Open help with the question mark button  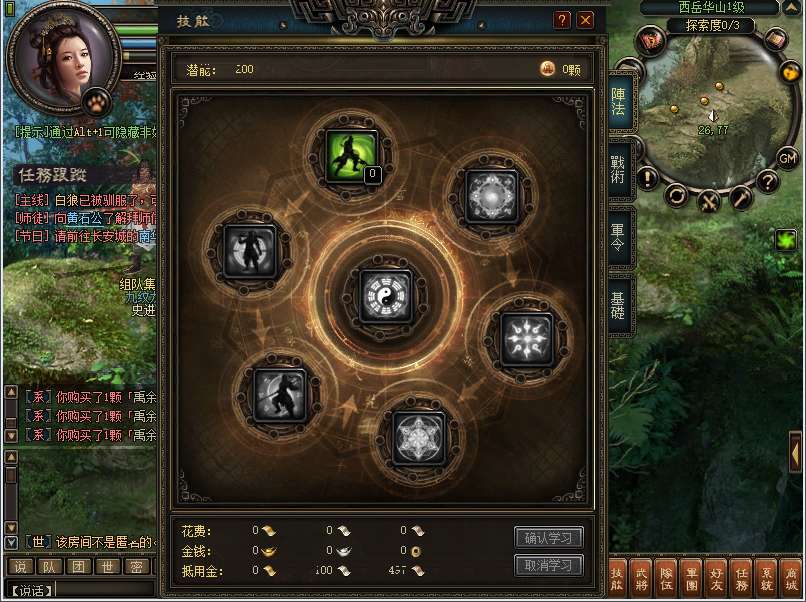tap(562, 20)
